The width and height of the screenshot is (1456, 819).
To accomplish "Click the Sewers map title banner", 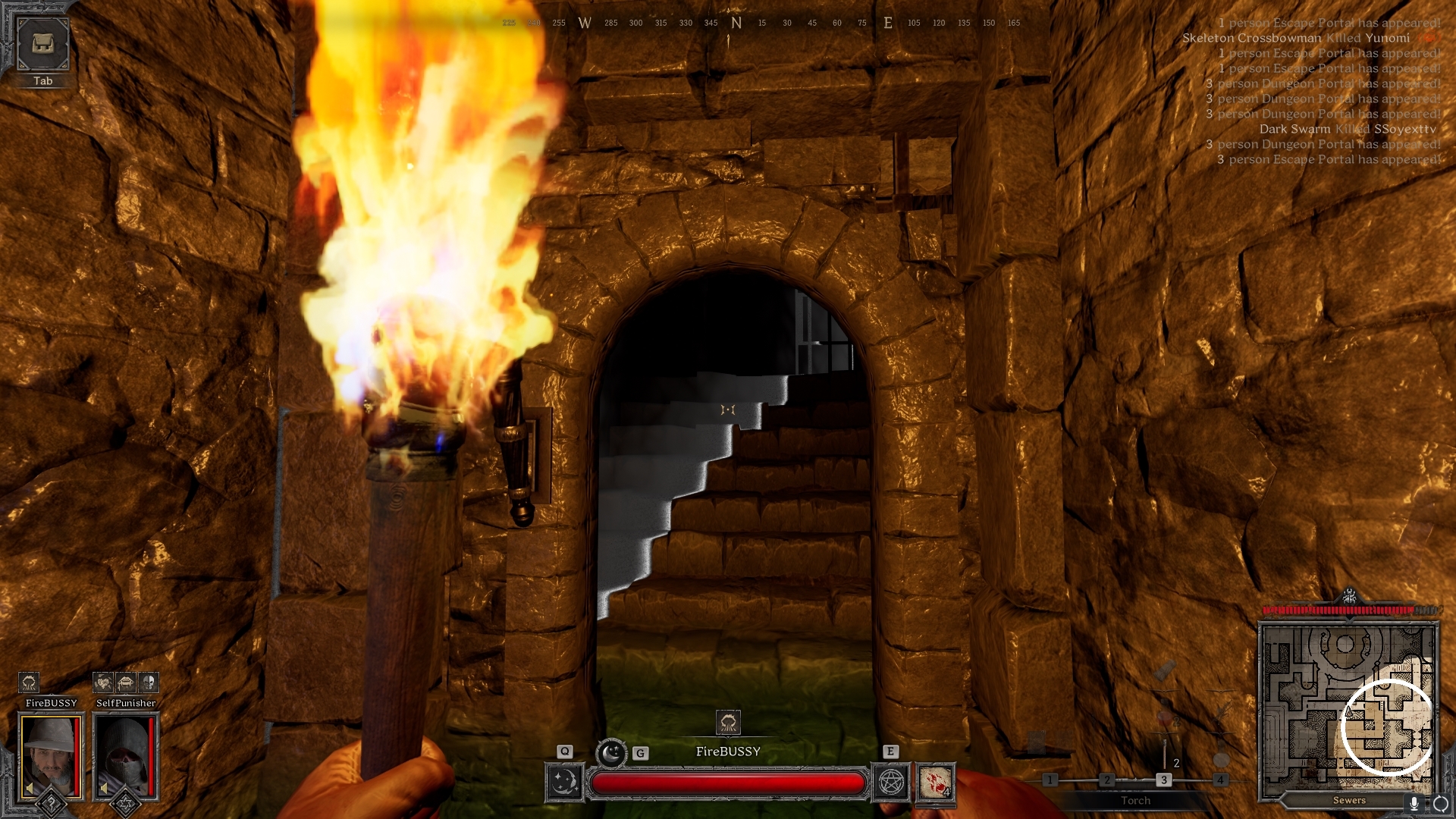I will coord(1349,800).
